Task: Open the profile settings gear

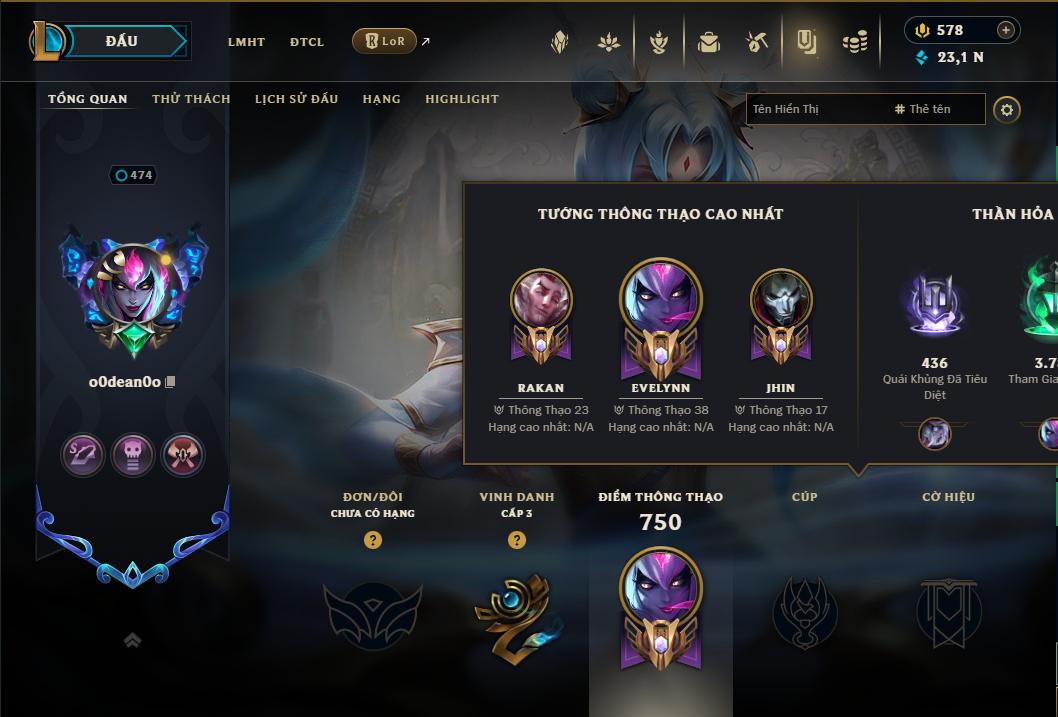Action: [x=1007, y=109]
